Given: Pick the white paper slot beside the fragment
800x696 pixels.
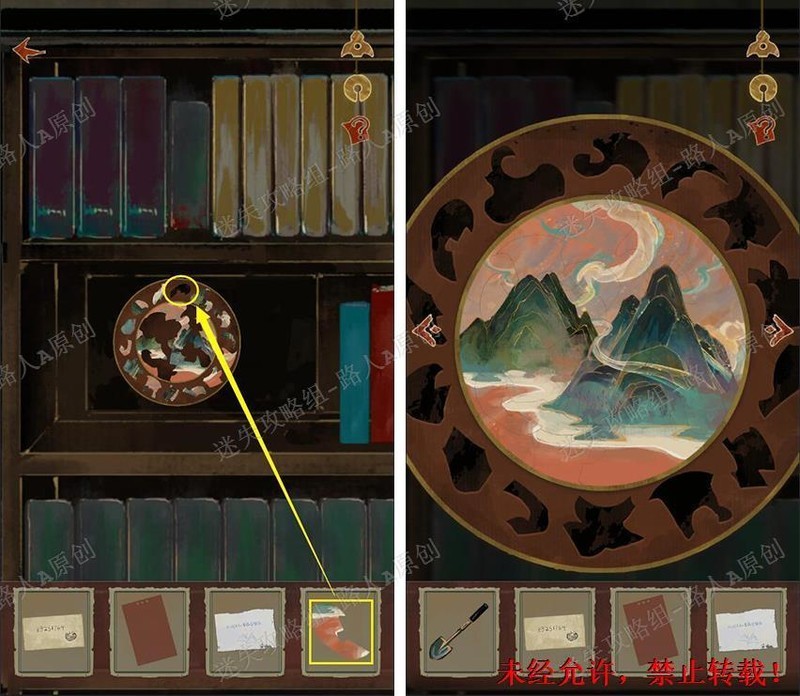Looking at the screenshot, I should click(245, 632).
